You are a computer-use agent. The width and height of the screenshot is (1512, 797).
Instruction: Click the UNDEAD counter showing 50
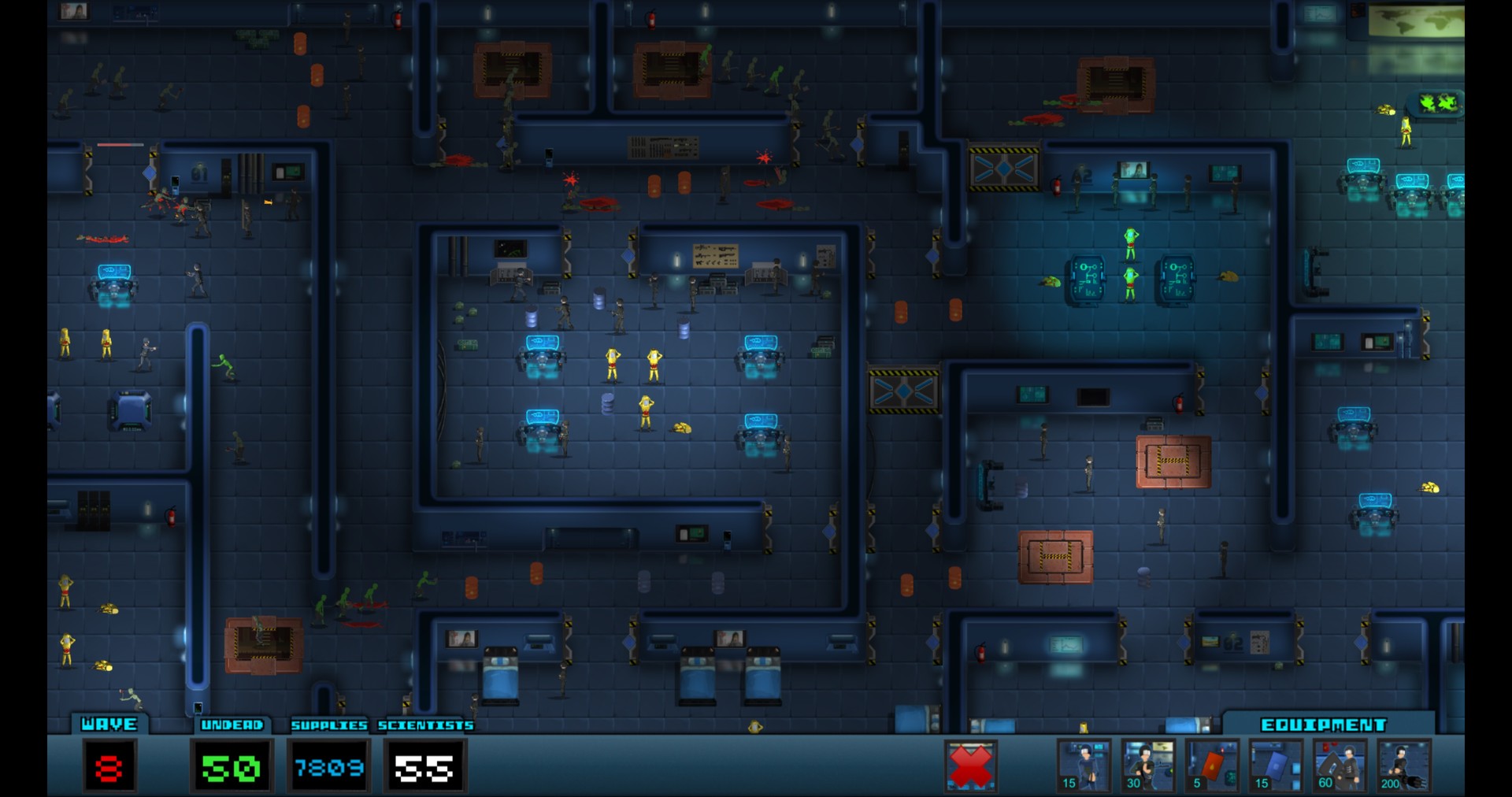coord(230,765)
